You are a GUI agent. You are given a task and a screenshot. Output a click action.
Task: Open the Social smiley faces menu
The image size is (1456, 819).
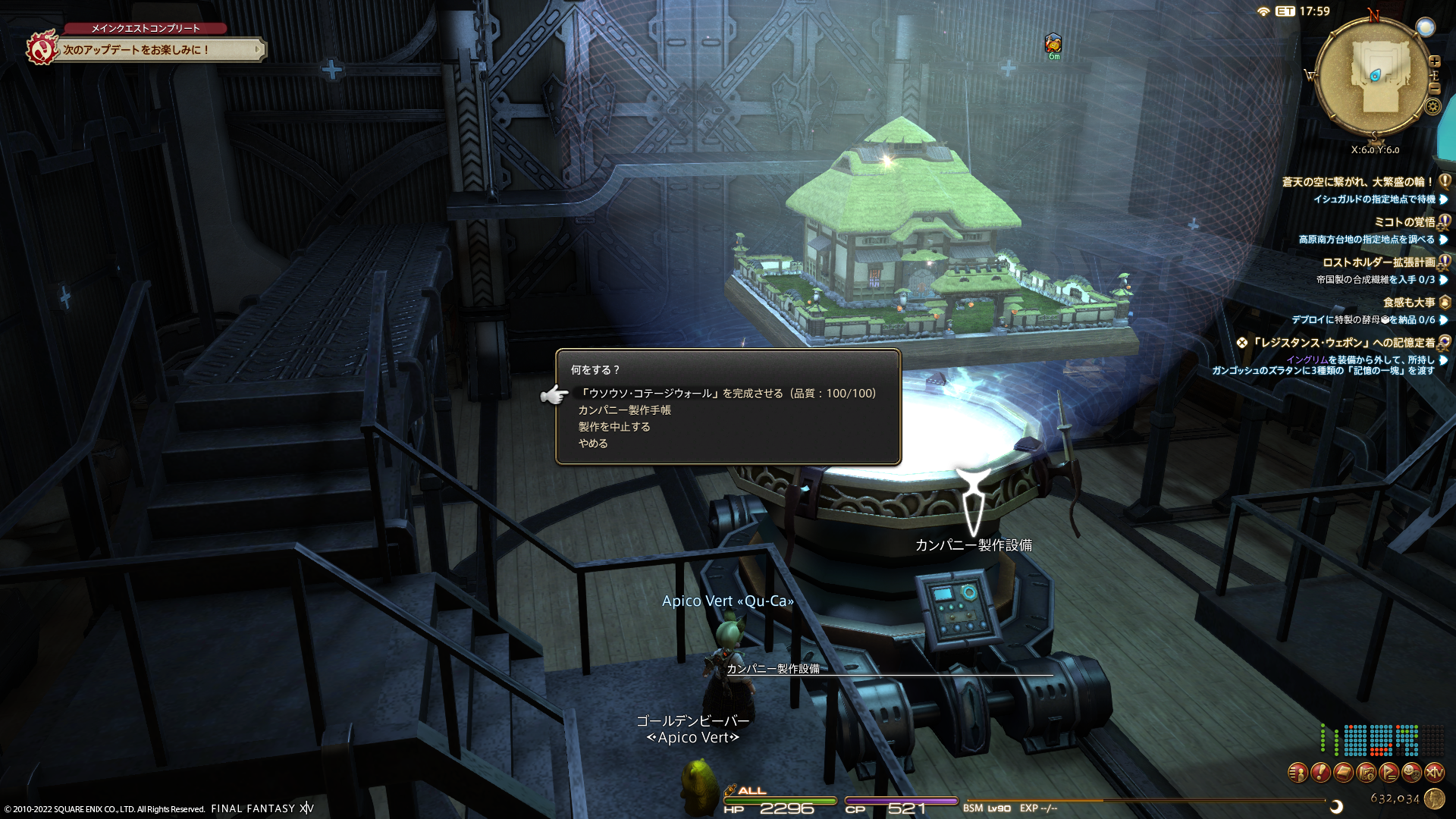pyautogui.click(x=1411, y=773)
